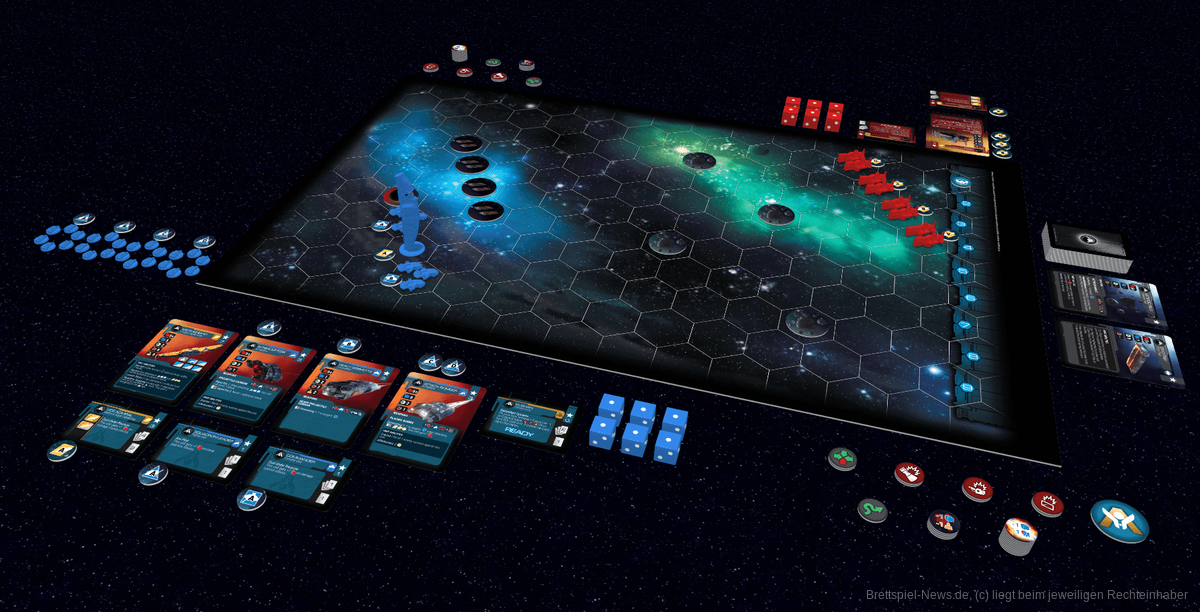
Task: Select the large blue faction emblem token
Action: point(1119,520)
